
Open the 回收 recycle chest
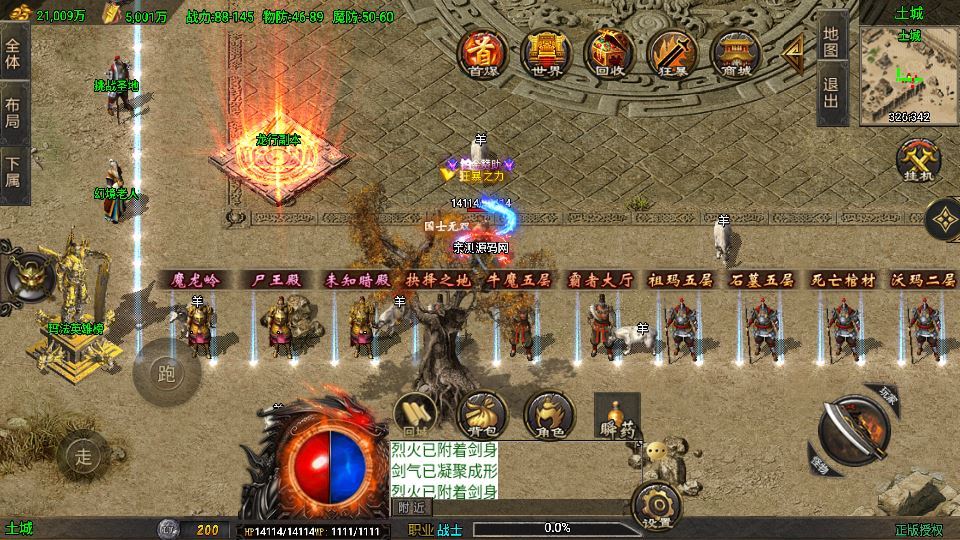point(608,51)
